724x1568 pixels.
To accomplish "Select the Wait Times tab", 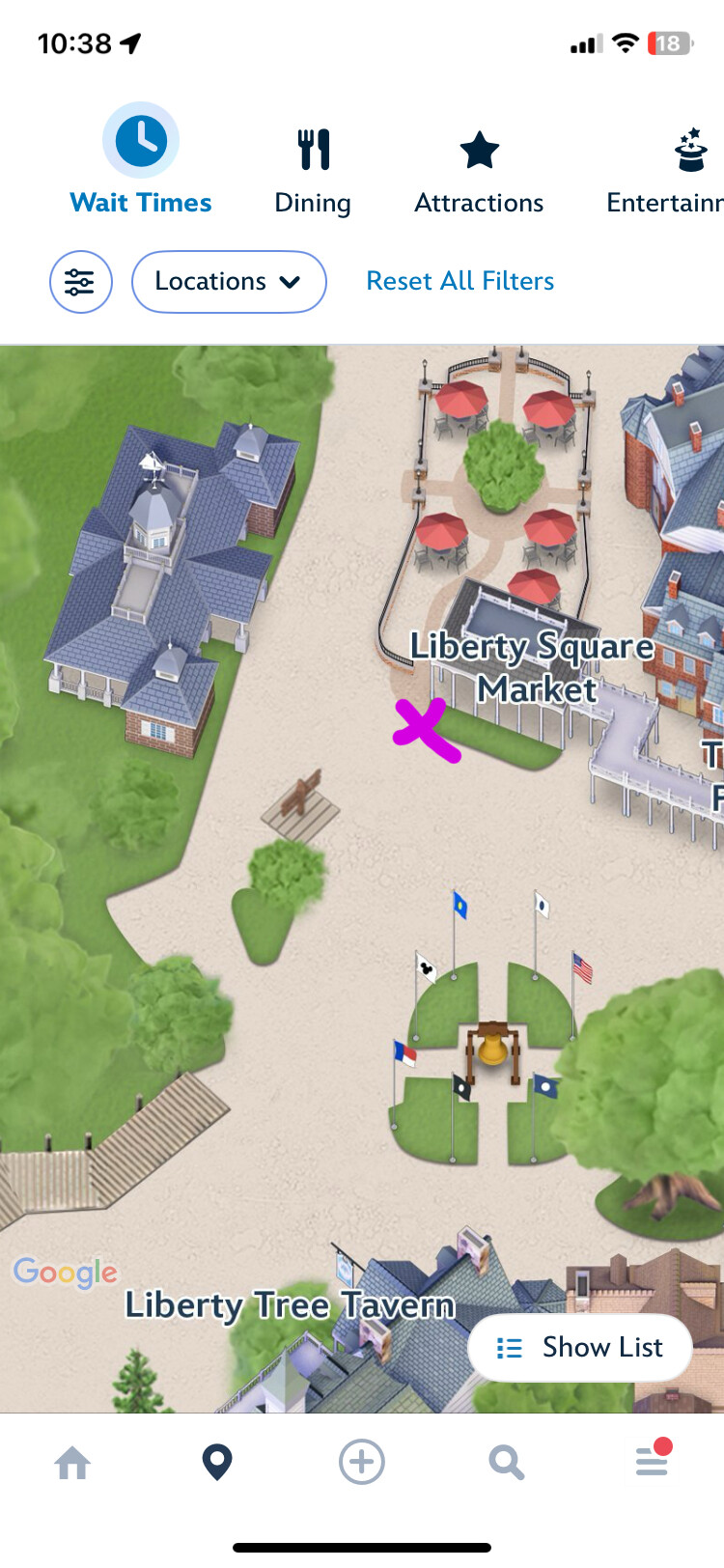I will click(141, 160).
